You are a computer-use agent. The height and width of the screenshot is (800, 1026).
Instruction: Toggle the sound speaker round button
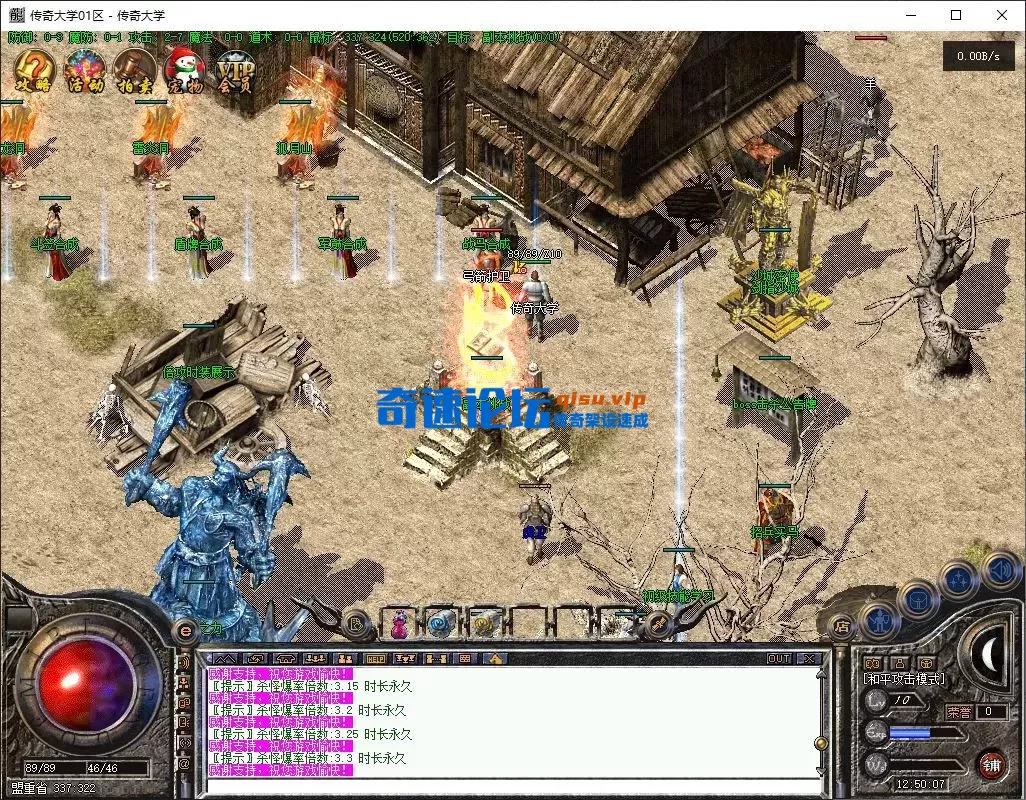997,571
